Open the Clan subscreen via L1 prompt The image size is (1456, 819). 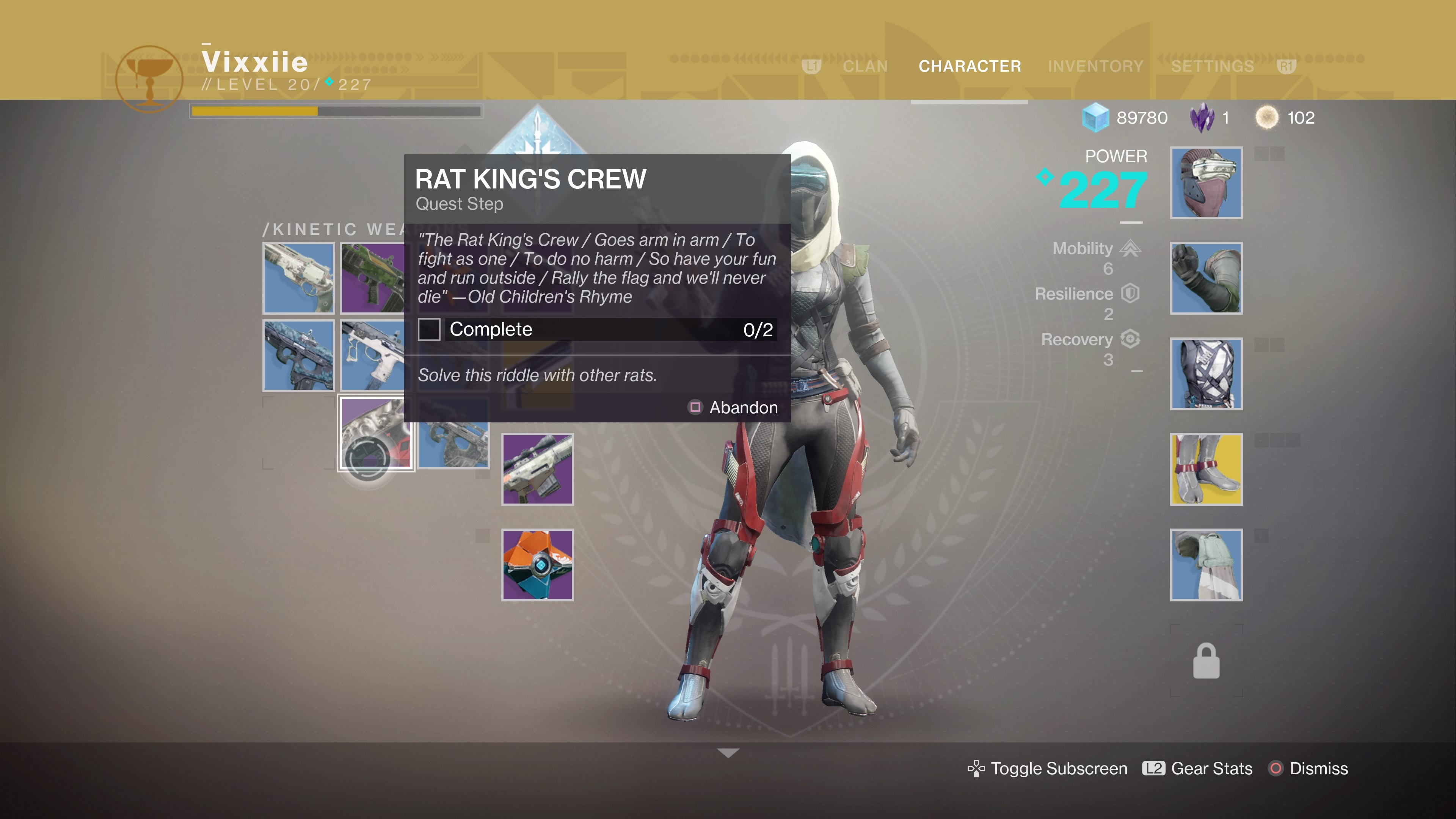coord(812,66)
